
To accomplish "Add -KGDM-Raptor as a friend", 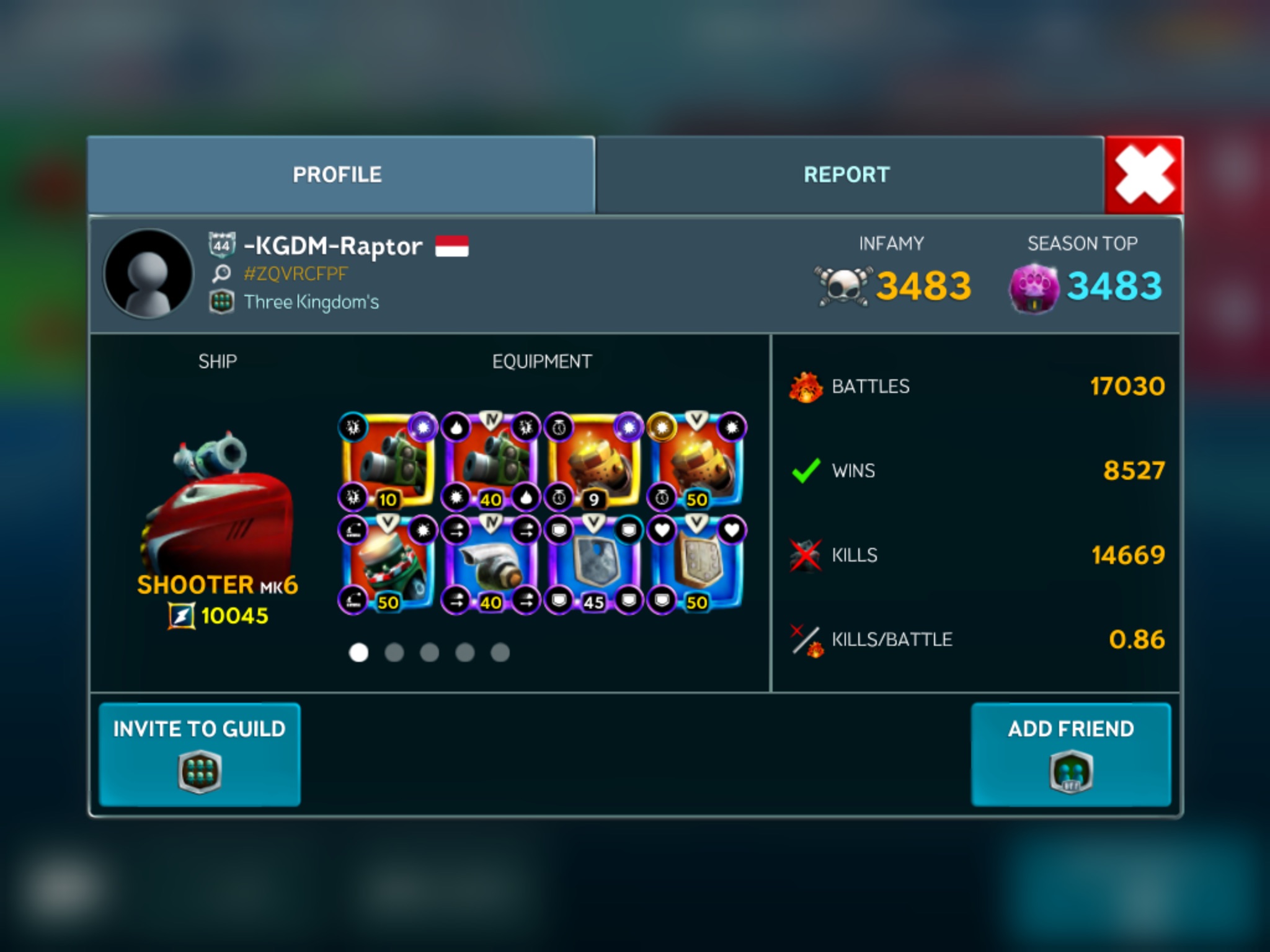I will pyautogui.click(x=1071, y=754).
